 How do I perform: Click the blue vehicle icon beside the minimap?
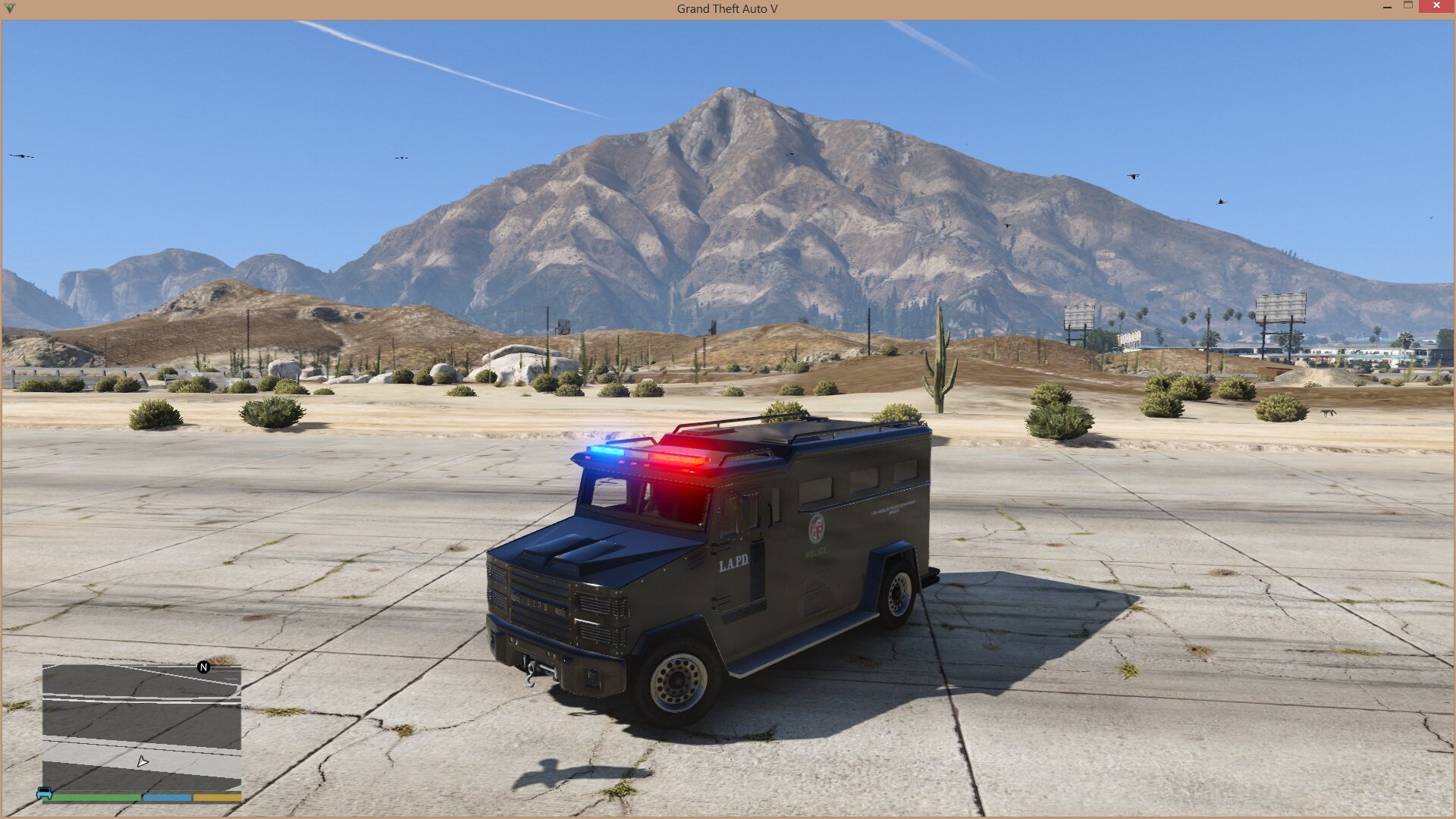[x=45, y=793]
